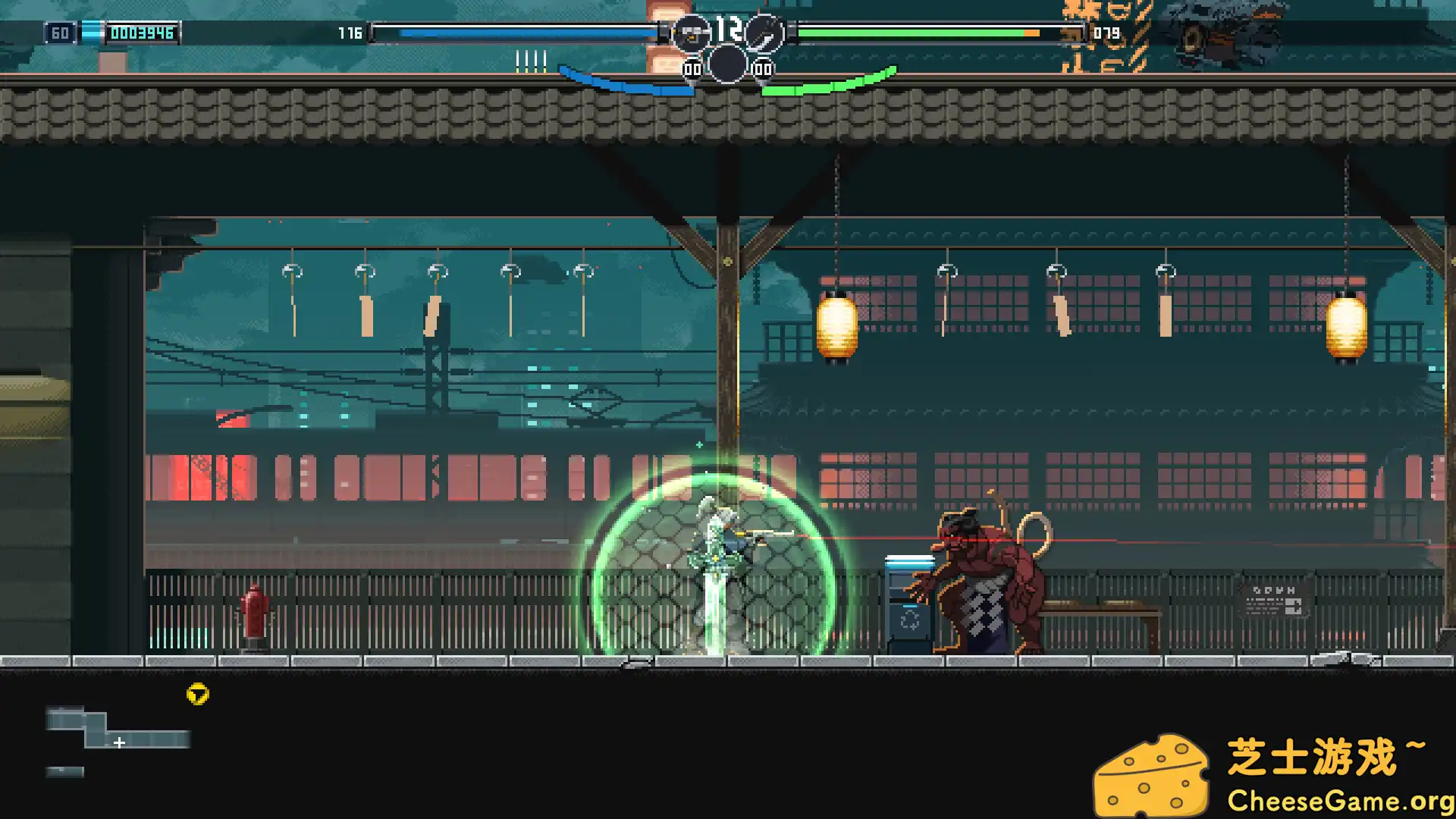
Task: Select the right fighter's blade emblem icon
Action: 764,34
